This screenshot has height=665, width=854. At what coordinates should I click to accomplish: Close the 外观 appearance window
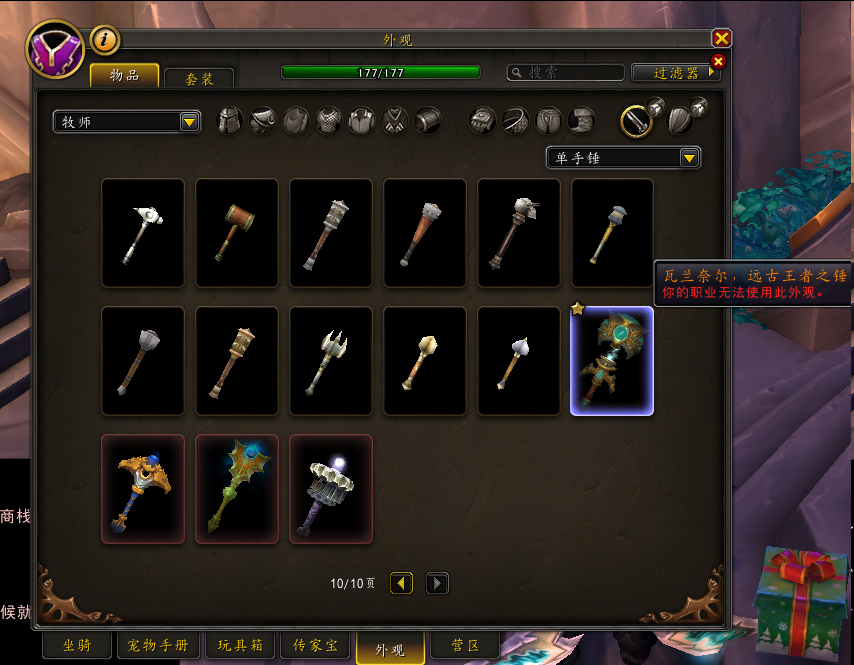[721, 39]
